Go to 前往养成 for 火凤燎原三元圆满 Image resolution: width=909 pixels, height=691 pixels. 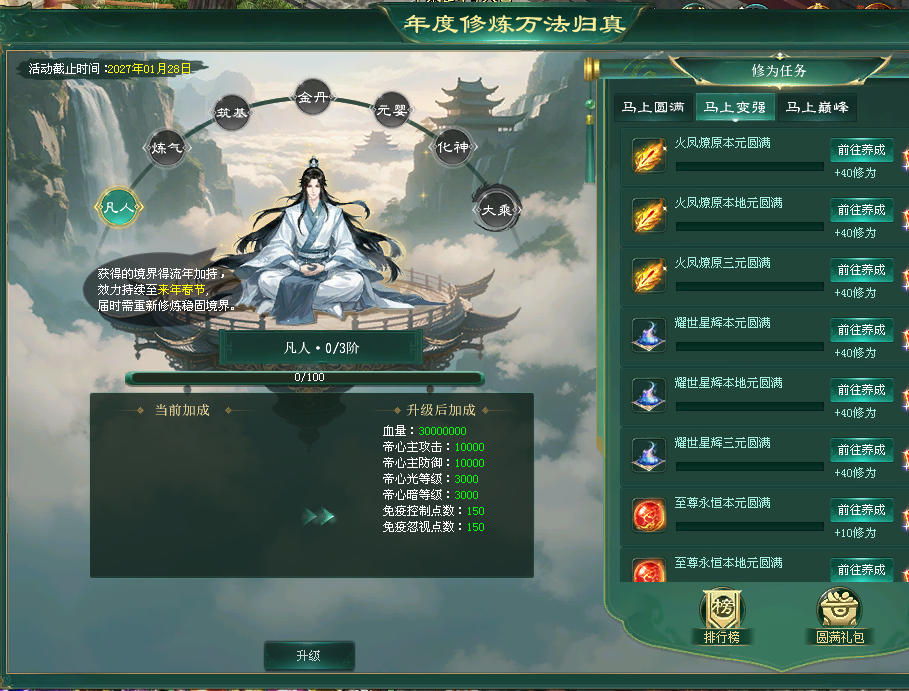[x=861, y=270]
